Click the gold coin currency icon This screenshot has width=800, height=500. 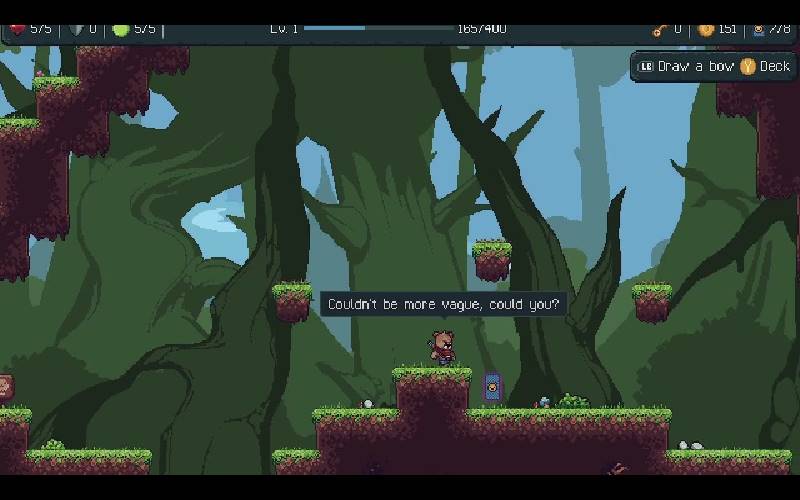[x=705, y=29]
